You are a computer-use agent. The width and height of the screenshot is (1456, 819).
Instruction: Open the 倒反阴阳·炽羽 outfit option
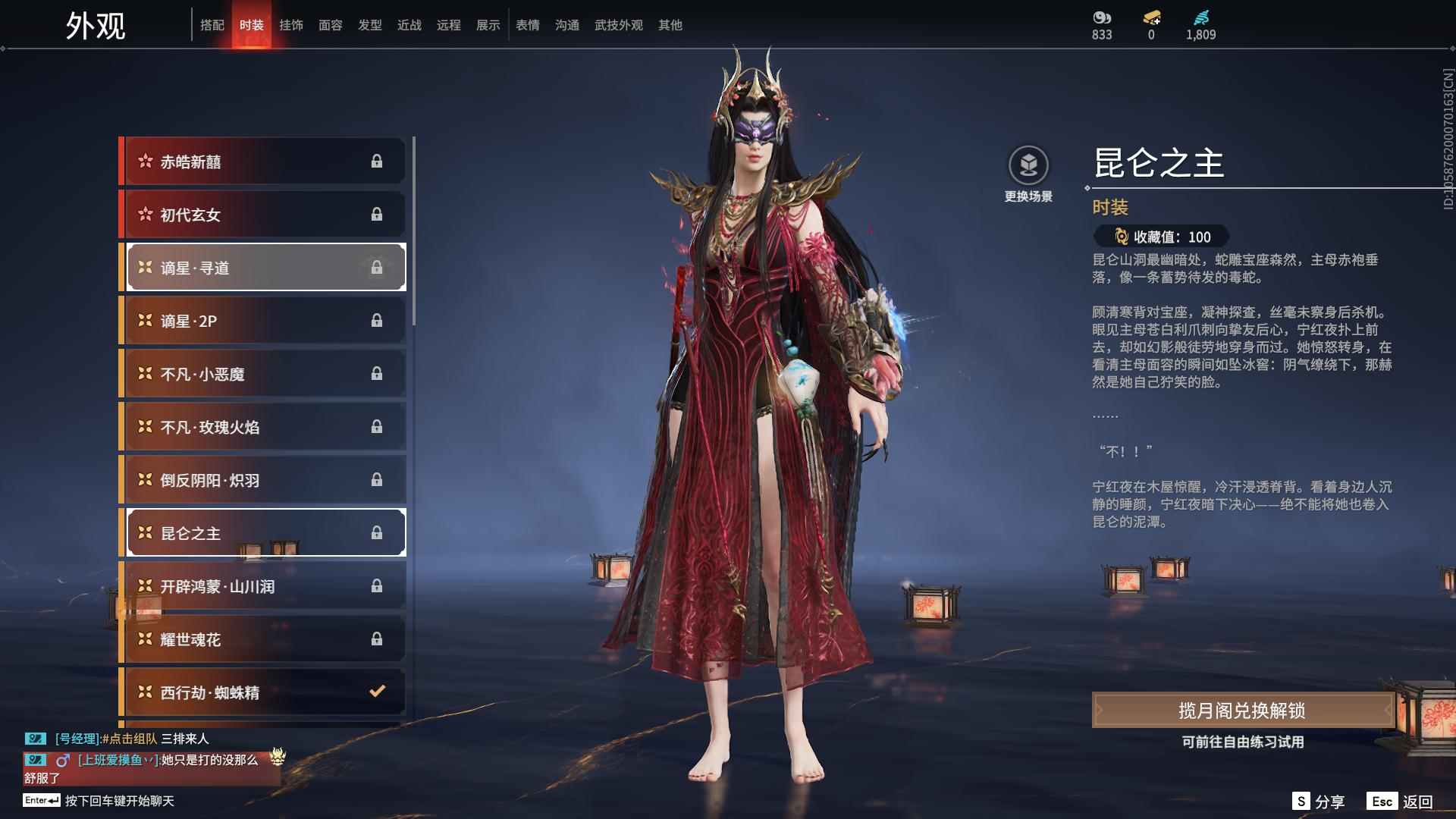pyautogui.click(x=250, y=479)
